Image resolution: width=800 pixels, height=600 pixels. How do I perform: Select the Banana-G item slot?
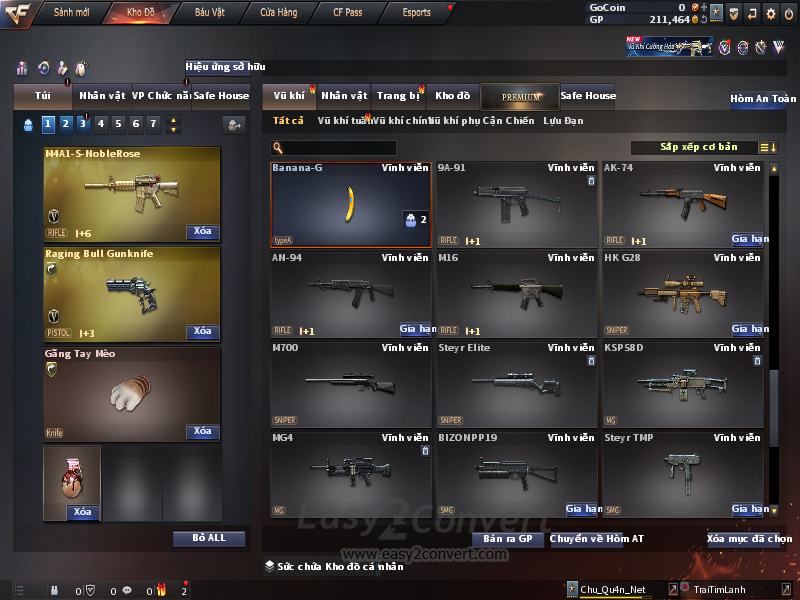click(350, 204)
